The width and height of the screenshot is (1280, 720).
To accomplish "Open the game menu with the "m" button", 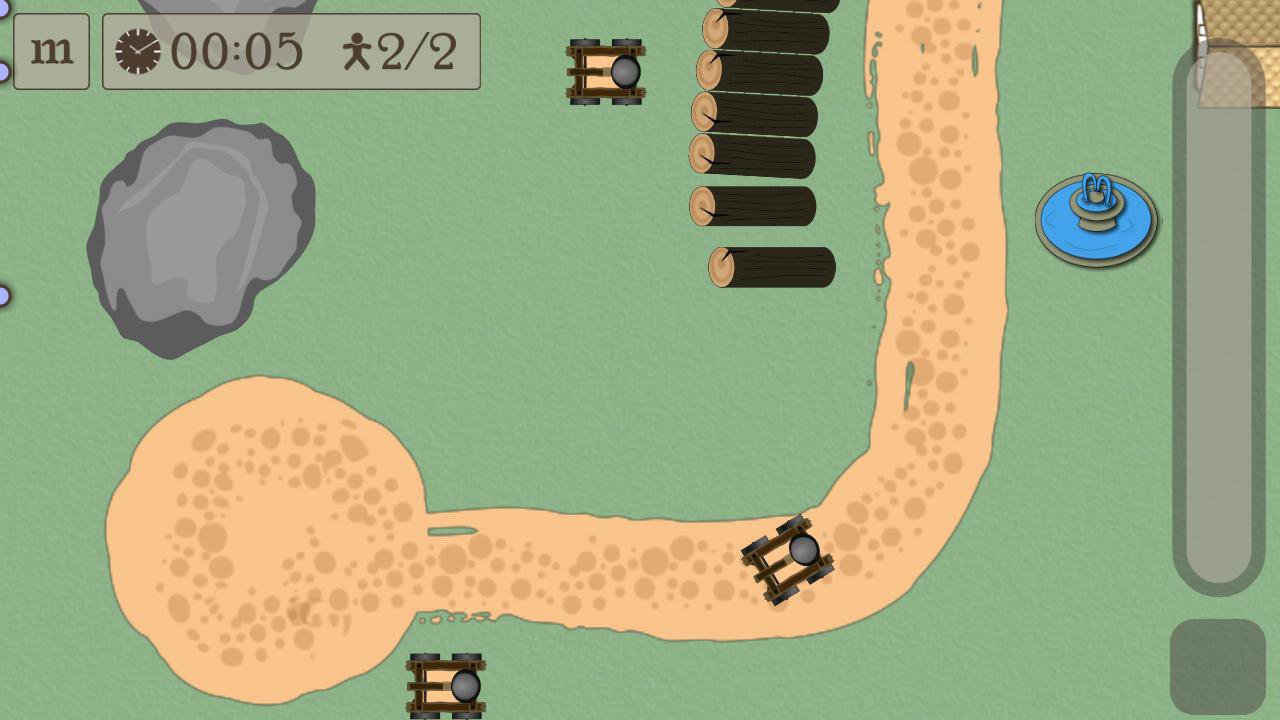I will (51, 51).
